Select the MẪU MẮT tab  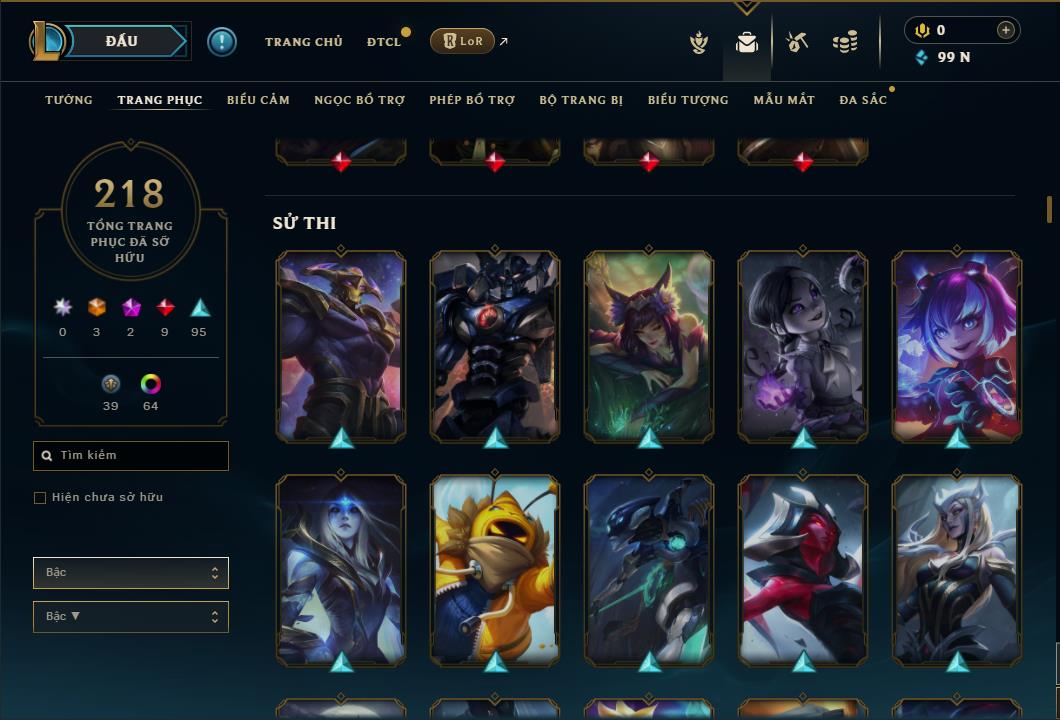784,100
